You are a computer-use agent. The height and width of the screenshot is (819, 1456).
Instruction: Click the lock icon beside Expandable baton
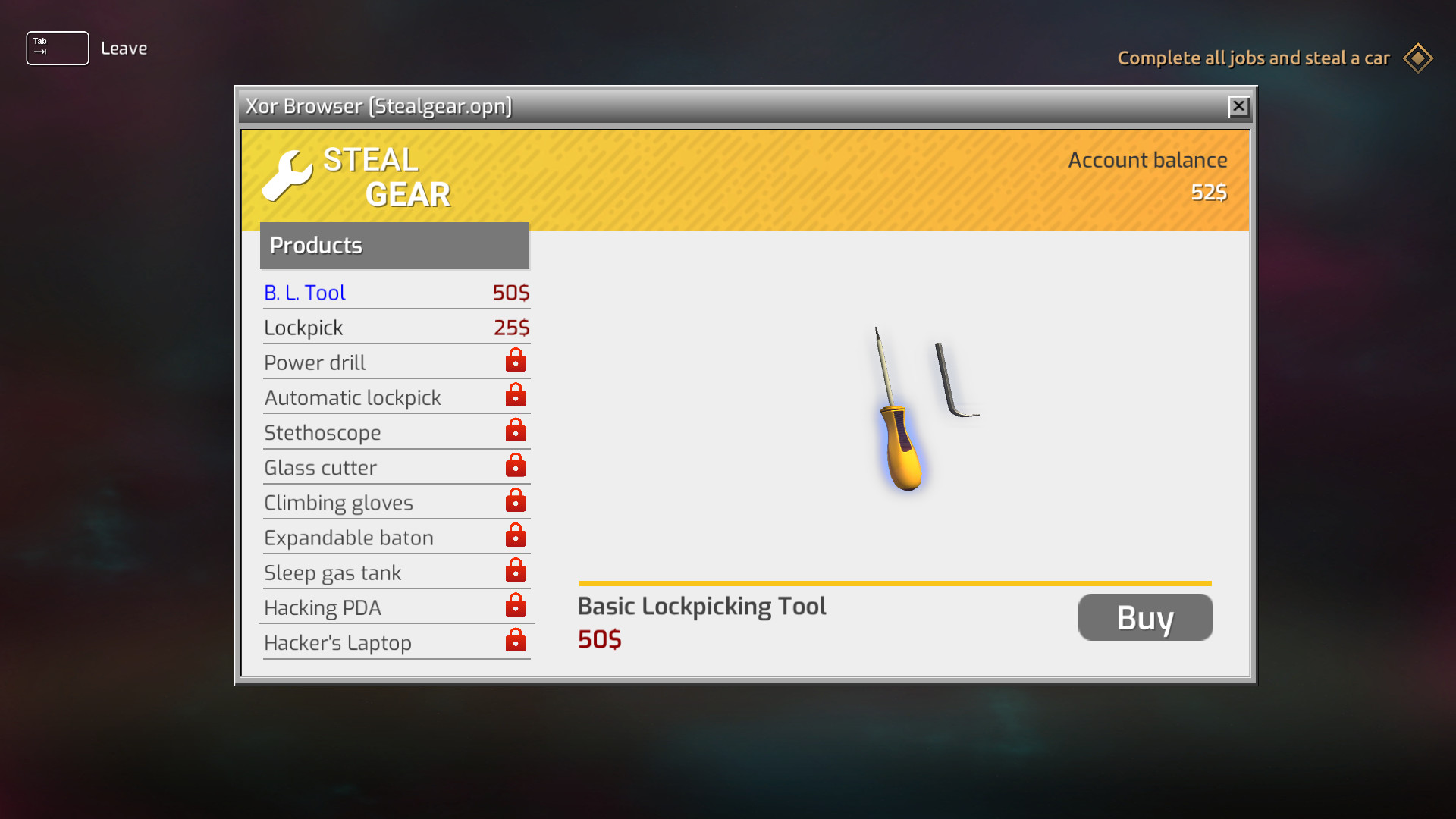tap(515, 535)
